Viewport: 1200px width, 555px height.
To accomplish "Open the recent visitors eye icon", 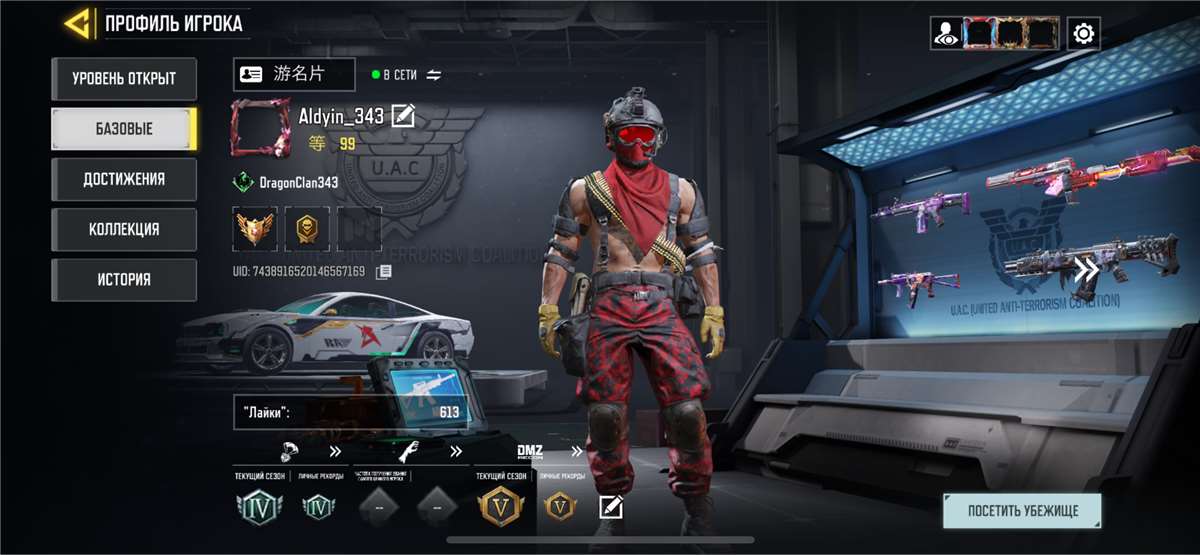I will tap(944, 34).
